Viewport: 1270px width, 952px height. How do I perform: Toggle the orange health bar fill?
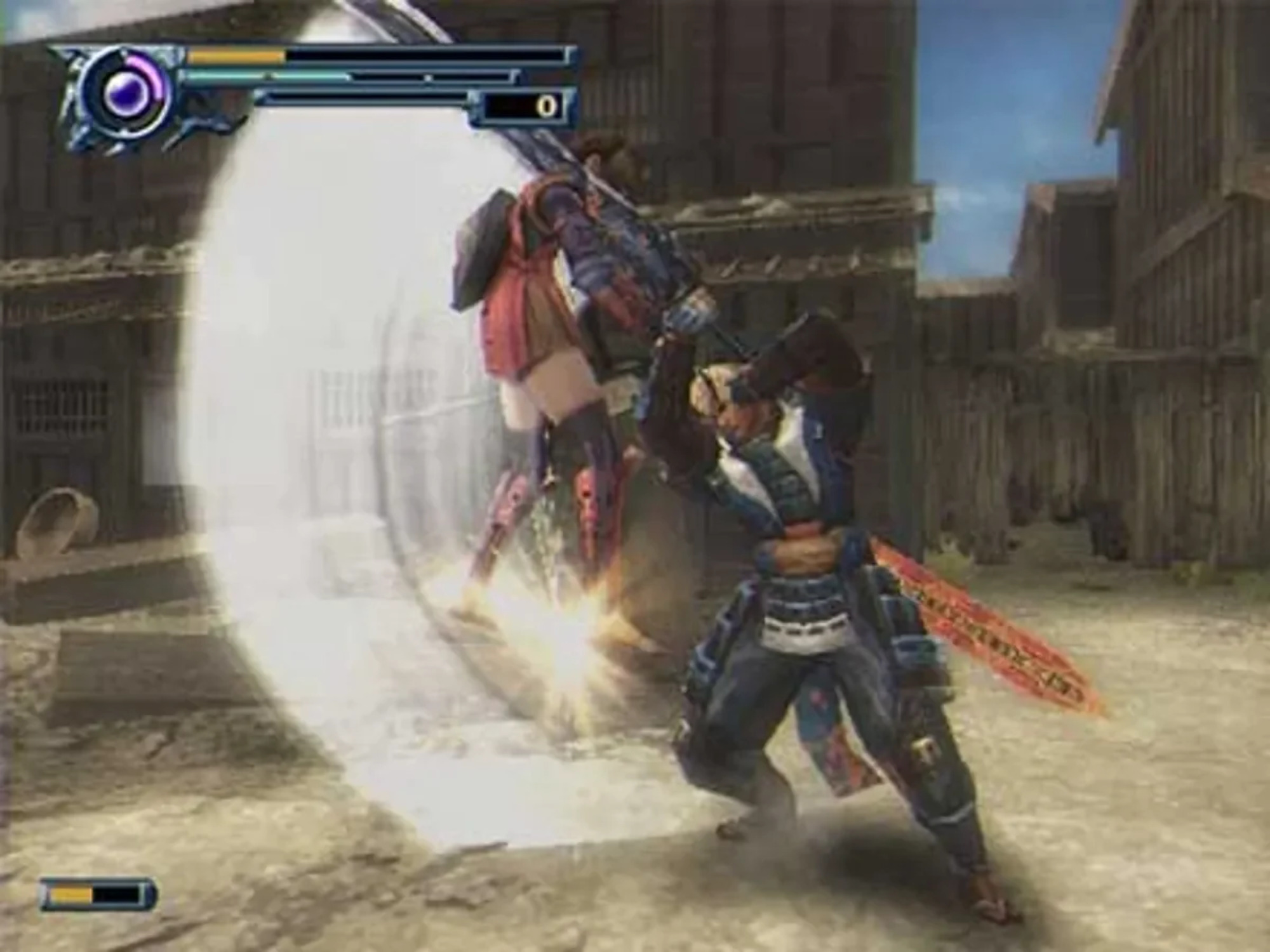(235, 56)
